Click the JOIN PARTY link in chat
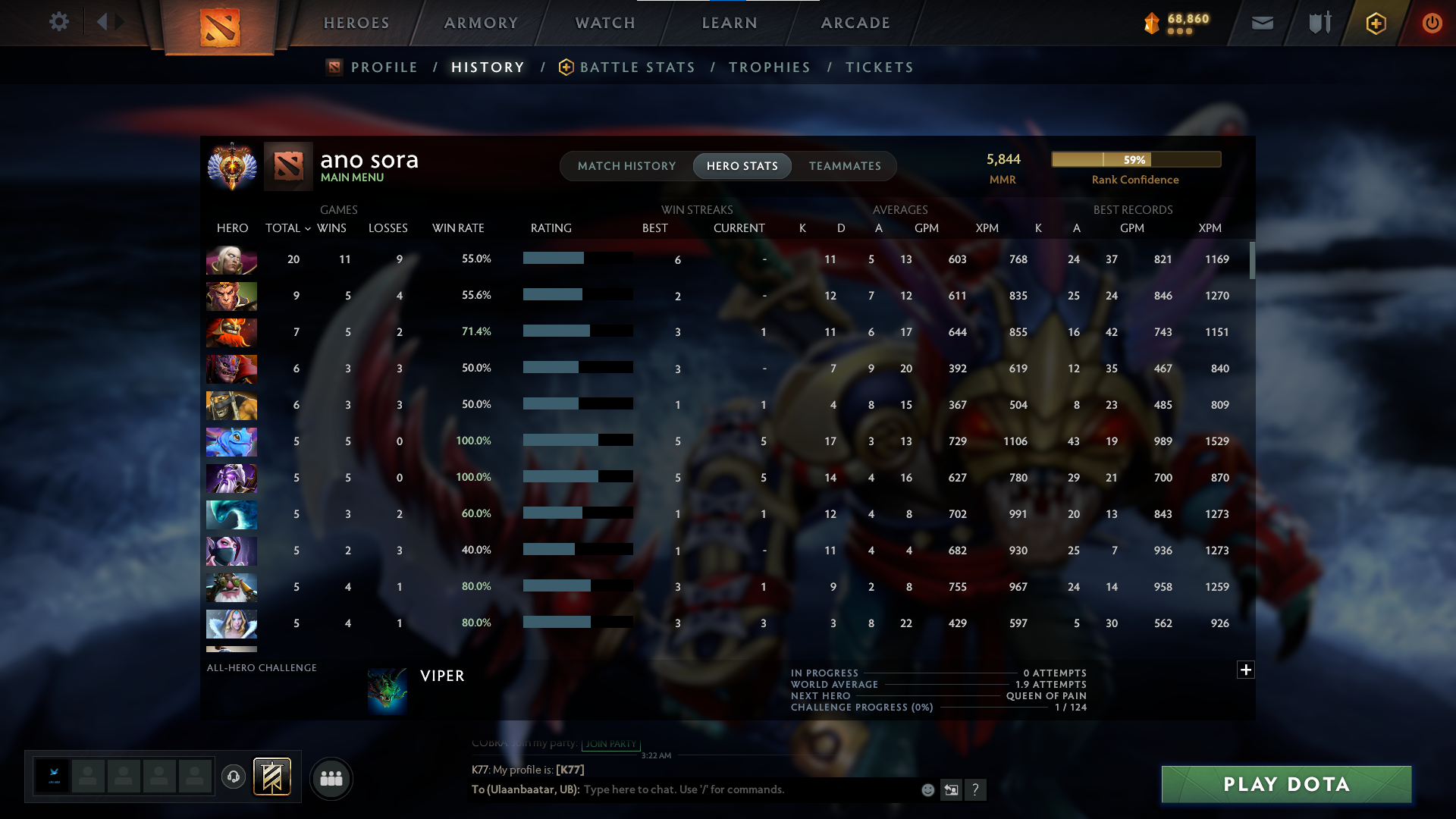 (x=611, y=745)
